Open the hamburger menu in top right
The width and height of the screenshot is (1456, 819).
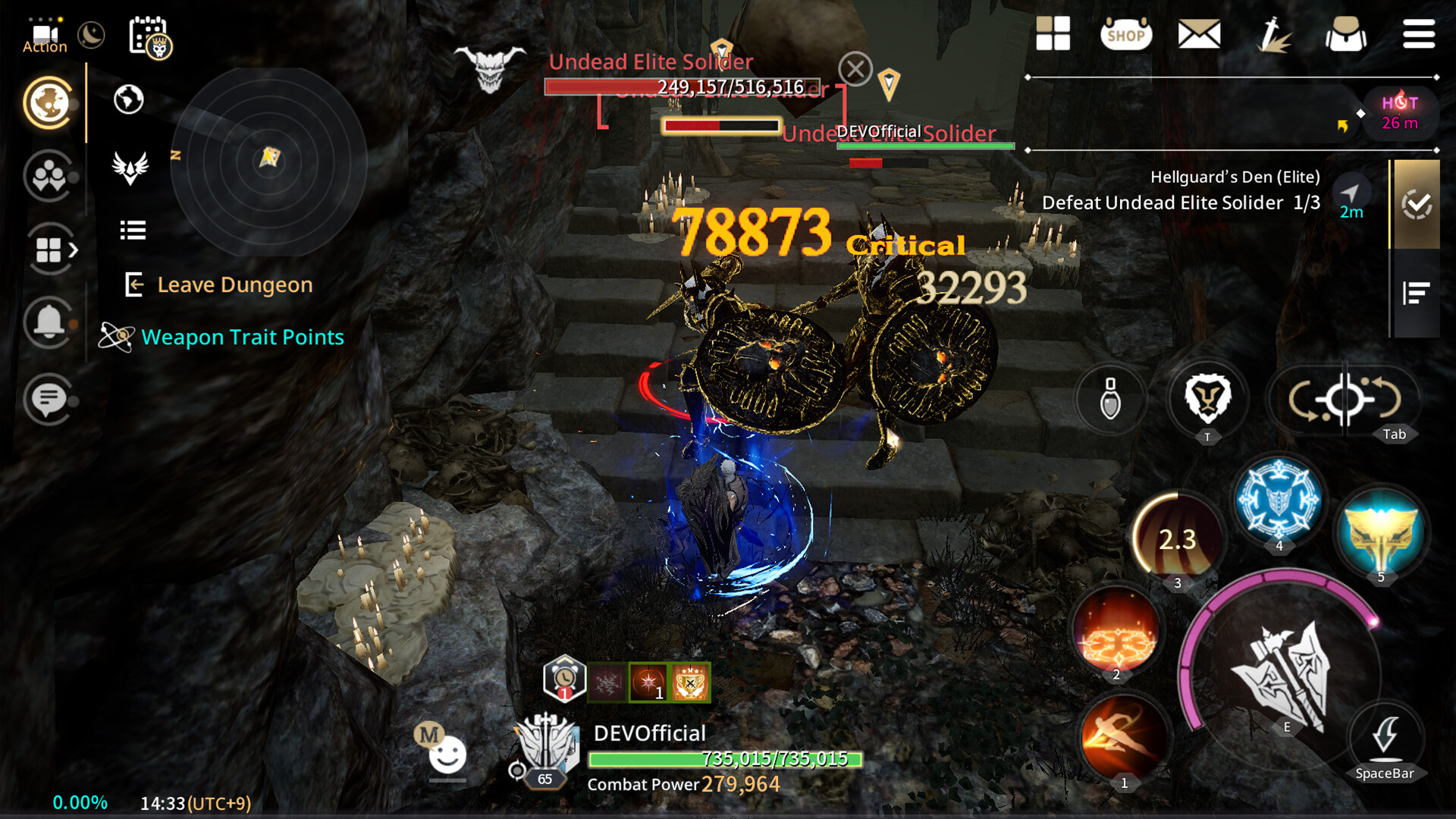(x=1419, y=33)
